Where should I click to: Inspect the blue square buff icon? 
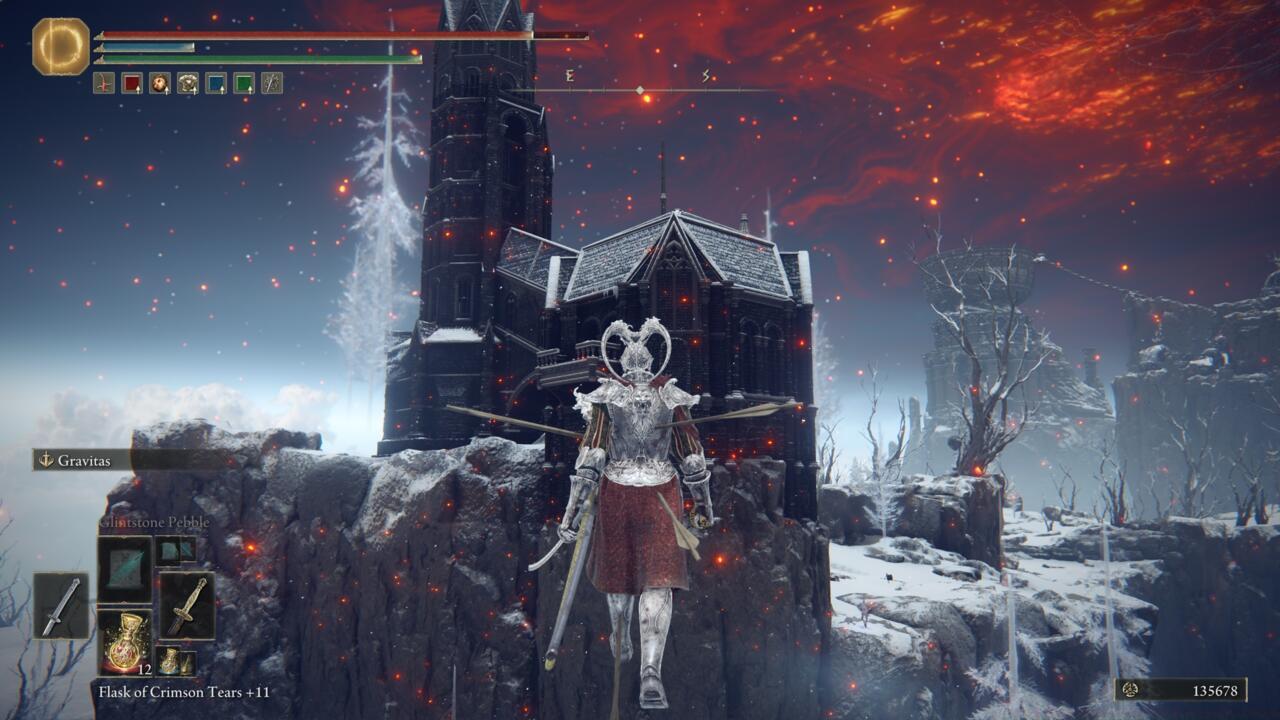[x=216, y=83]
